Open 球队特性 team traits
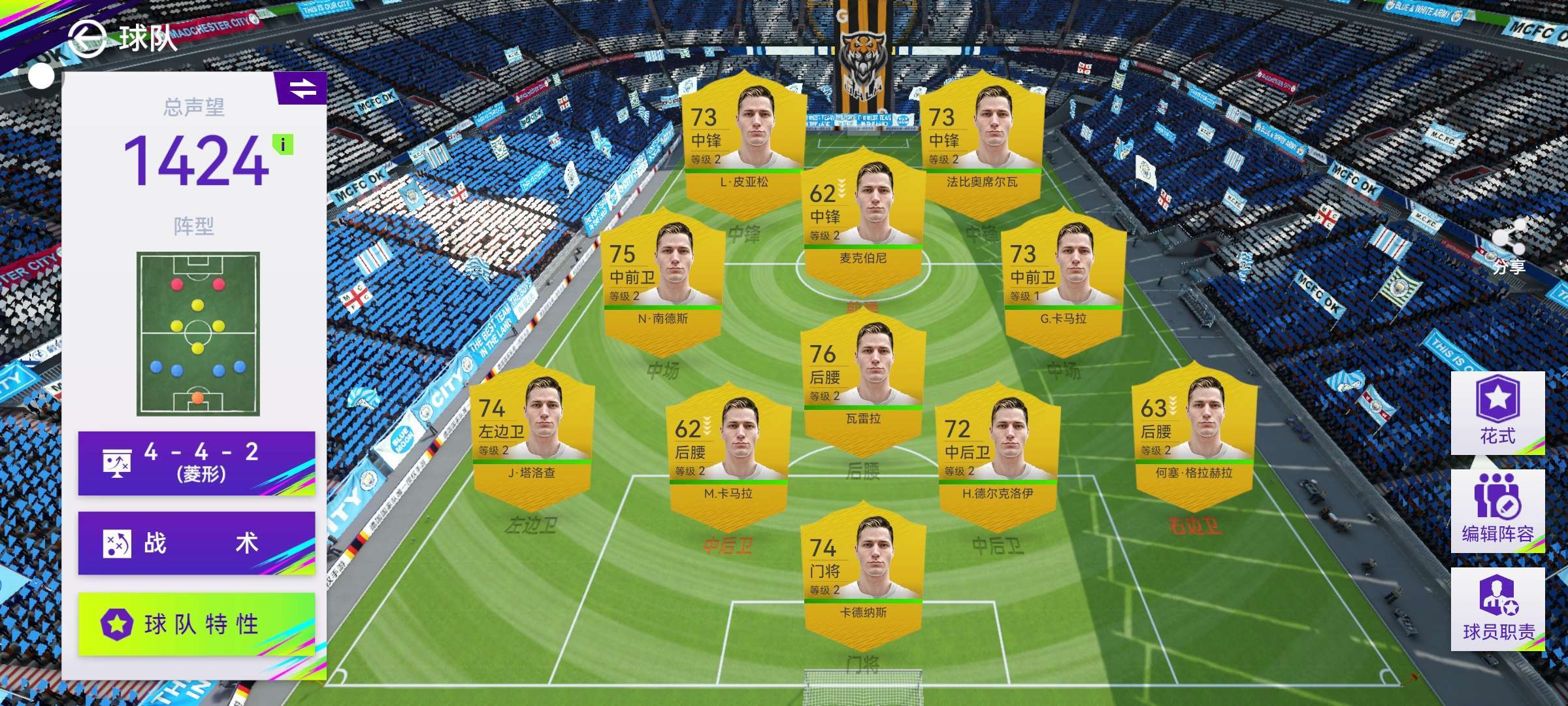1568x706 pixels. click(x=196, y=624)
